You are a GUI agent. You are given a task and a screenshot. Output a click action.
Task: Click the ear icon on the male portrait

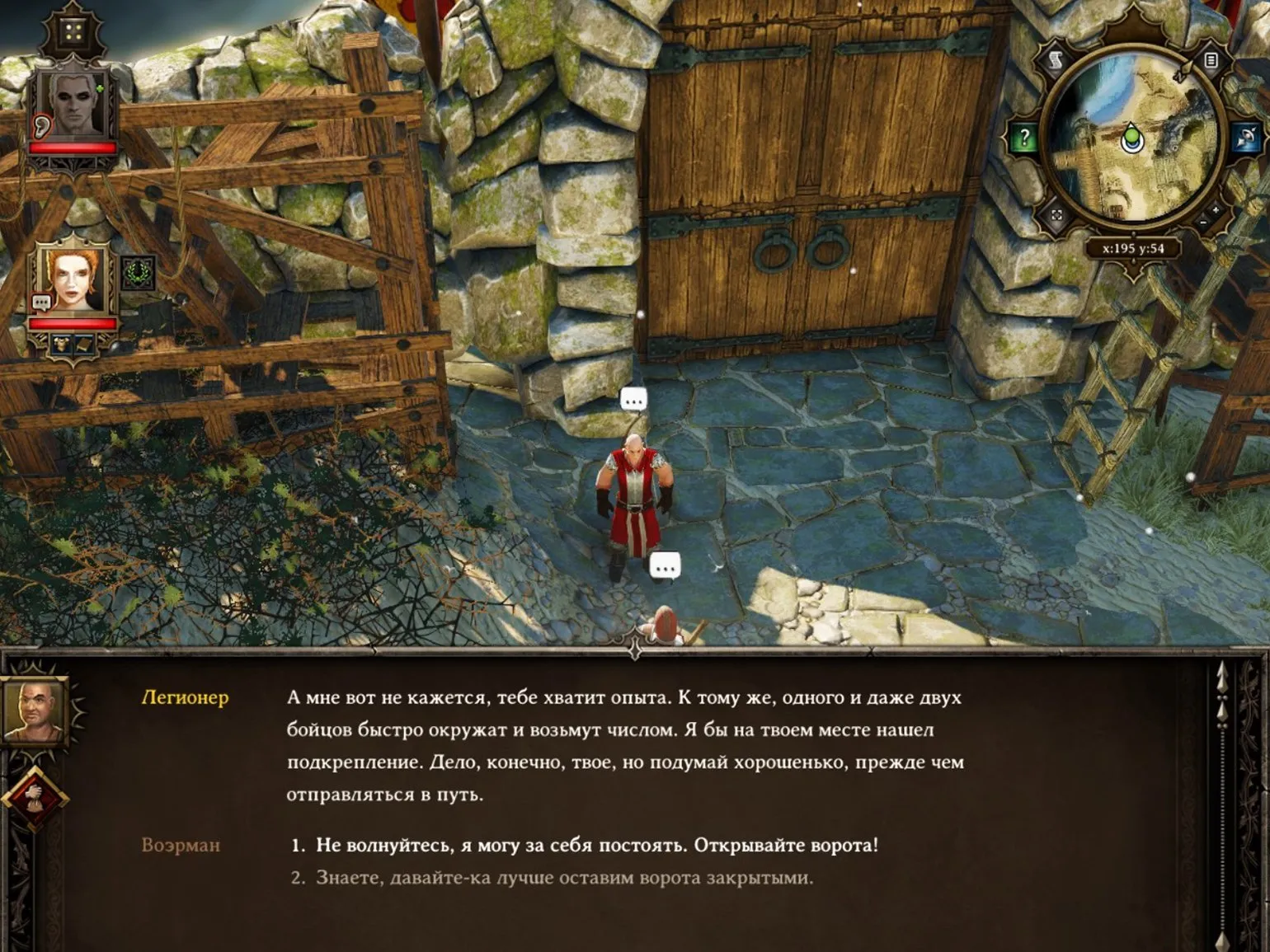pyautogui.click(x=41, y=126)
